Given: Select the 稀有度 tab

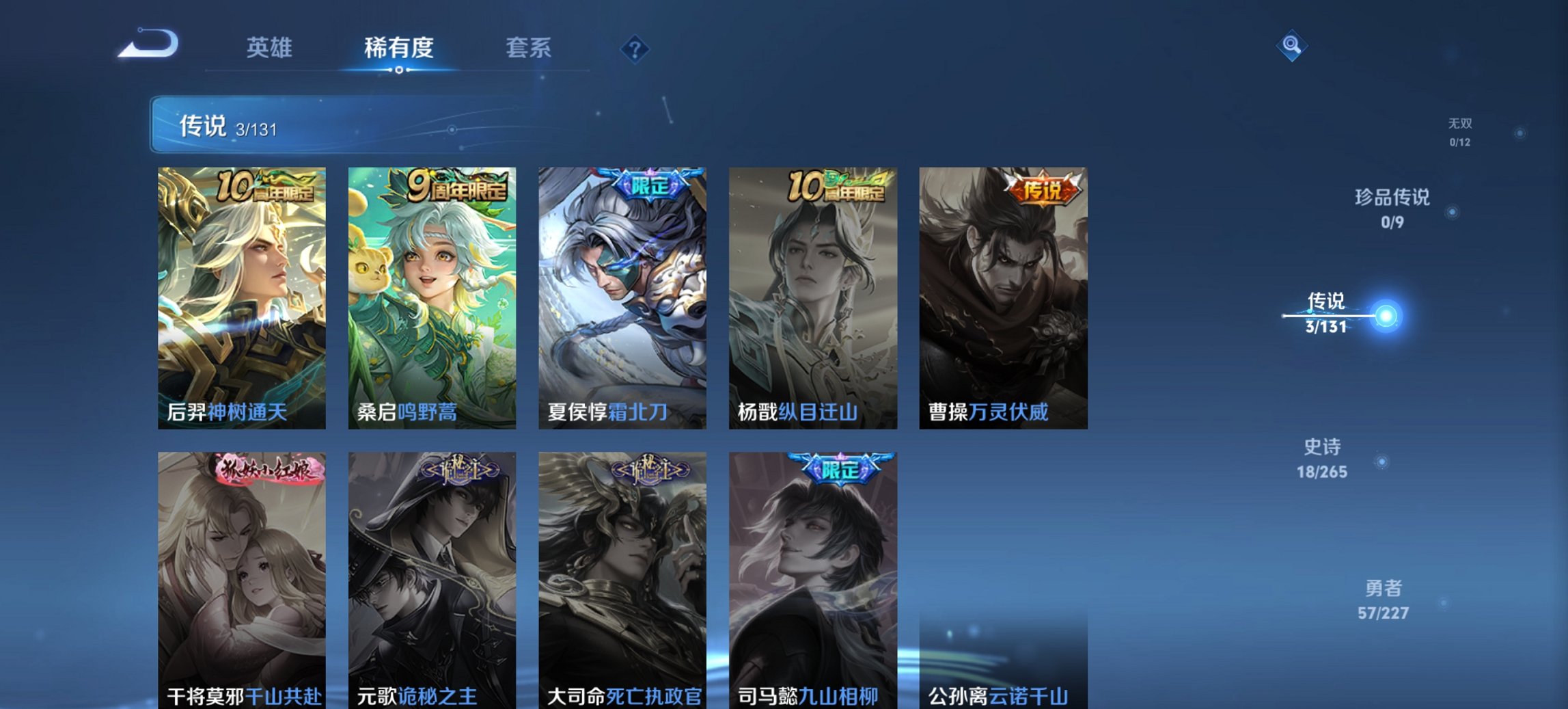Looking at the screenshot, I should pos(396,48).
